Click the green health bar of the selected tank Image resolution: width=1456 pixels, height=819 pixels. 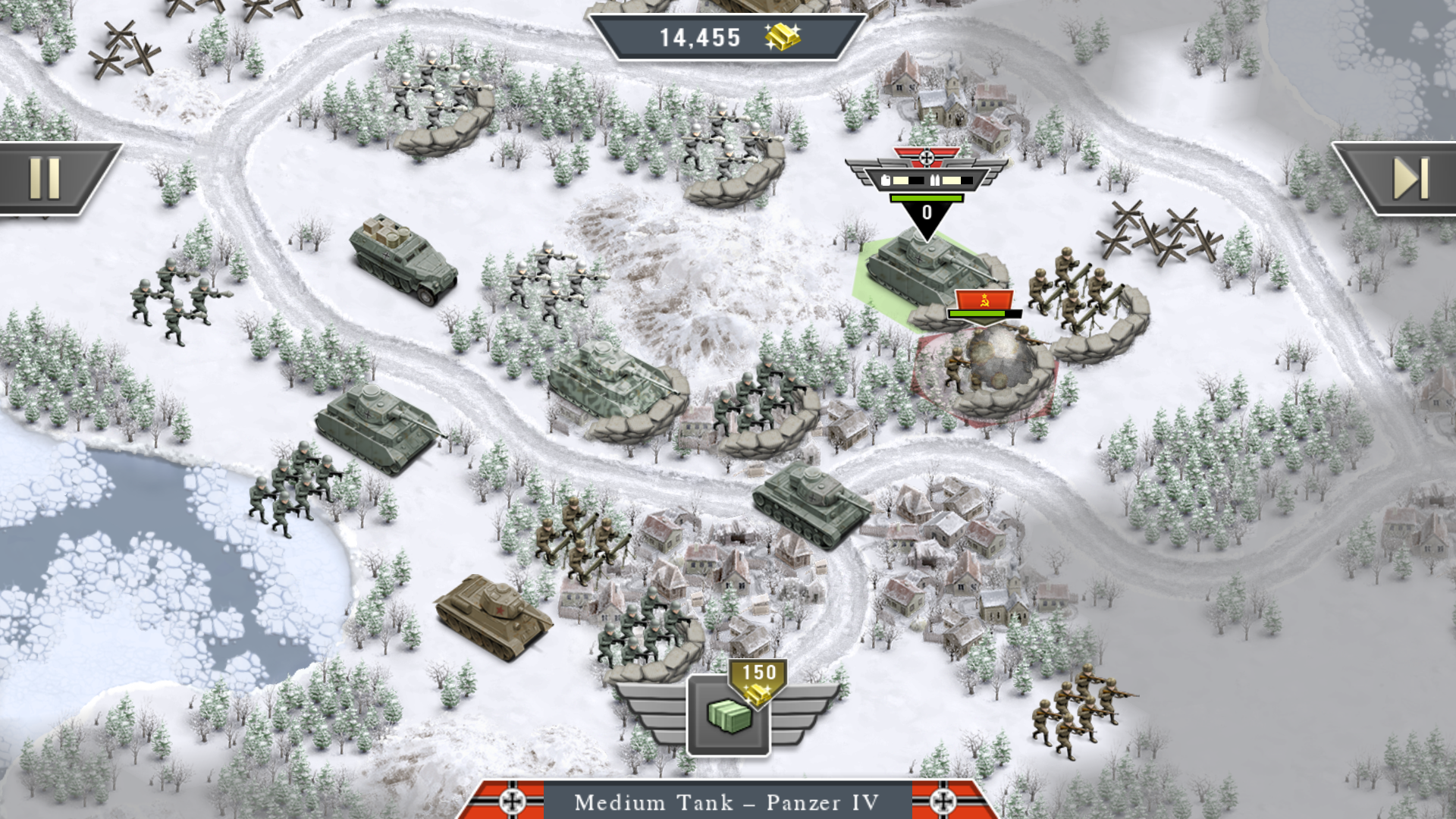pos(926,198)
